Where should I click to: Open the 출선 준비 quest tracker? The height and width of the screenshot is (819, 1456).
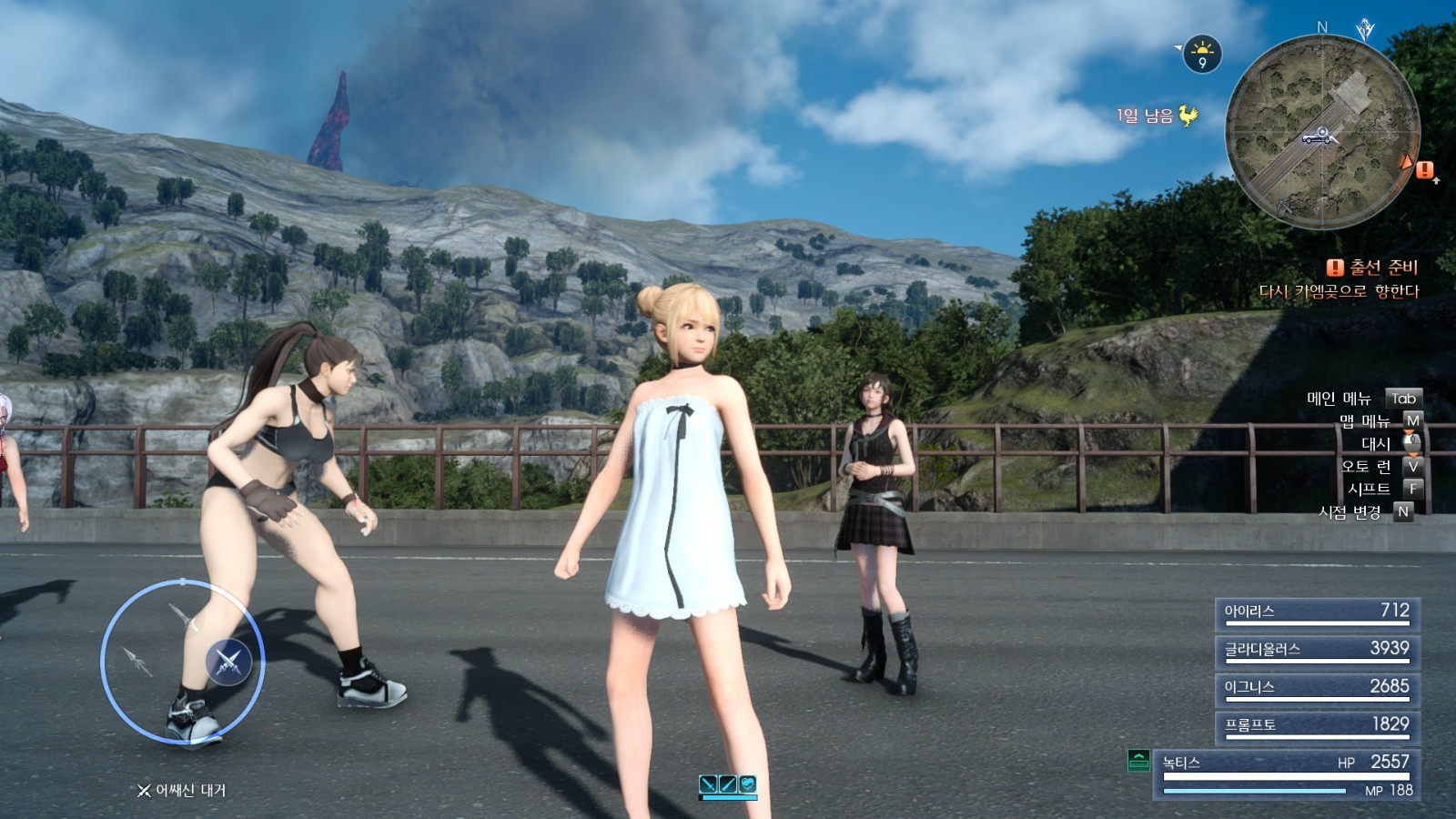1373,268
